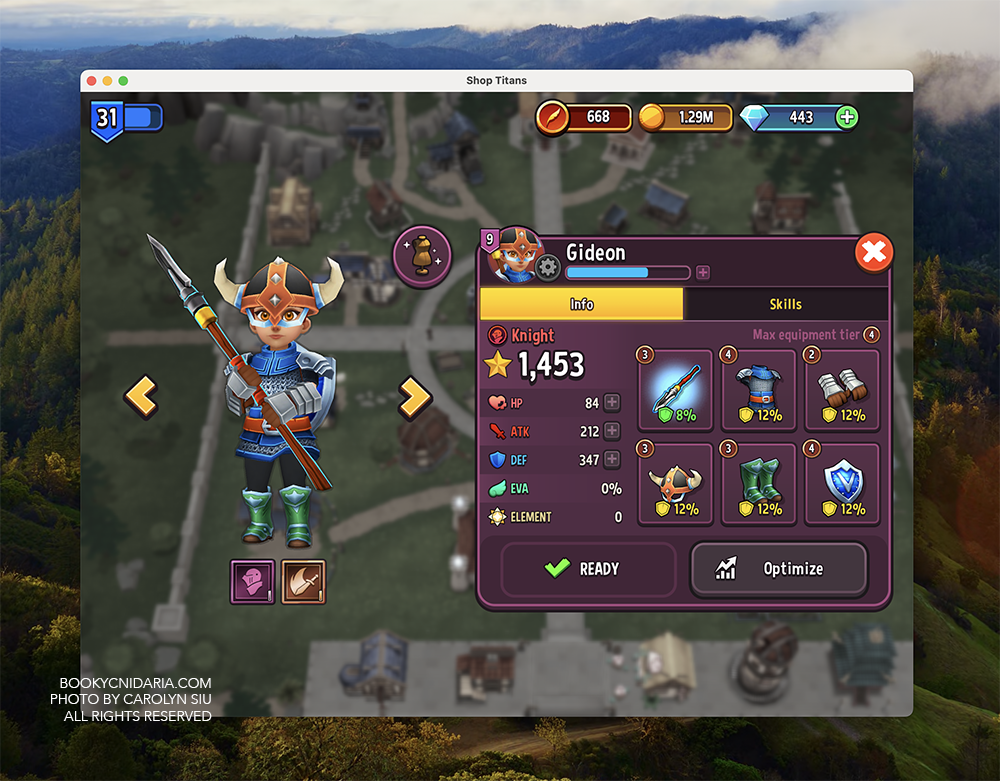The width and height of the screenshot is (1000, 781).
Task: Add more gems with green plus
Action: click(846, 117)
